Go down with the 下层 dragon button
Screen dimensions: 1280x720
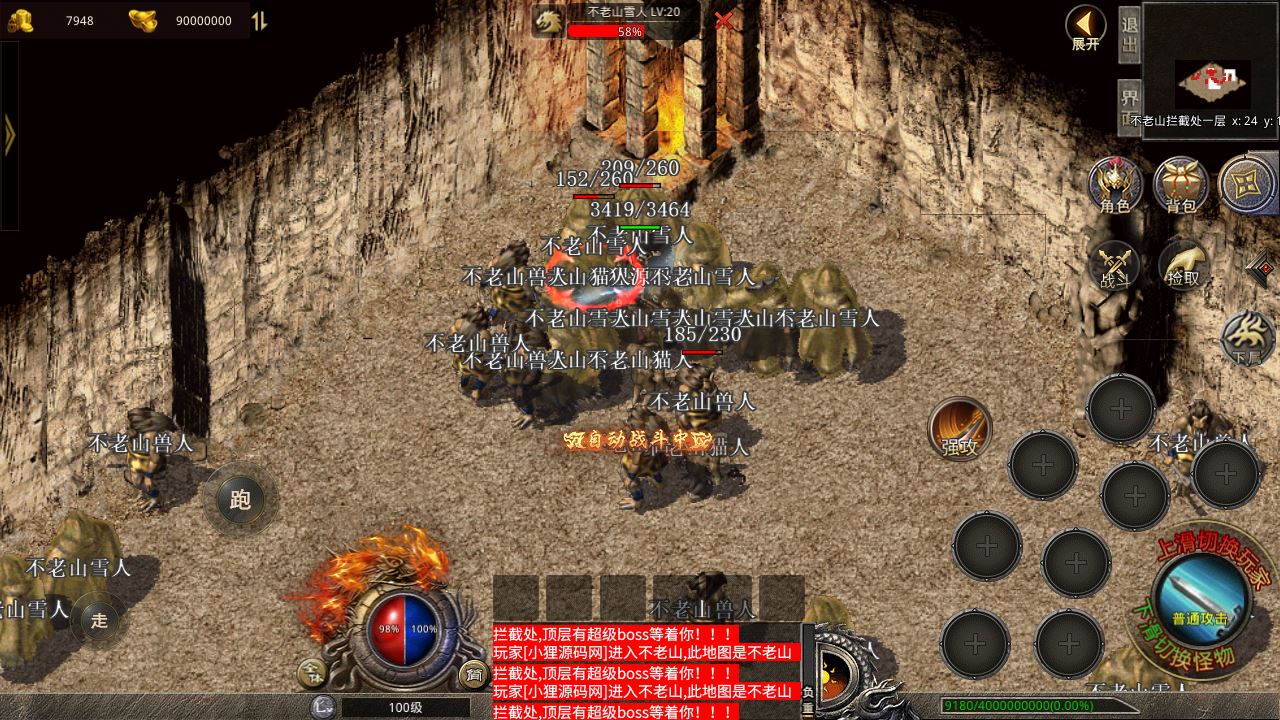point(1247,338)
